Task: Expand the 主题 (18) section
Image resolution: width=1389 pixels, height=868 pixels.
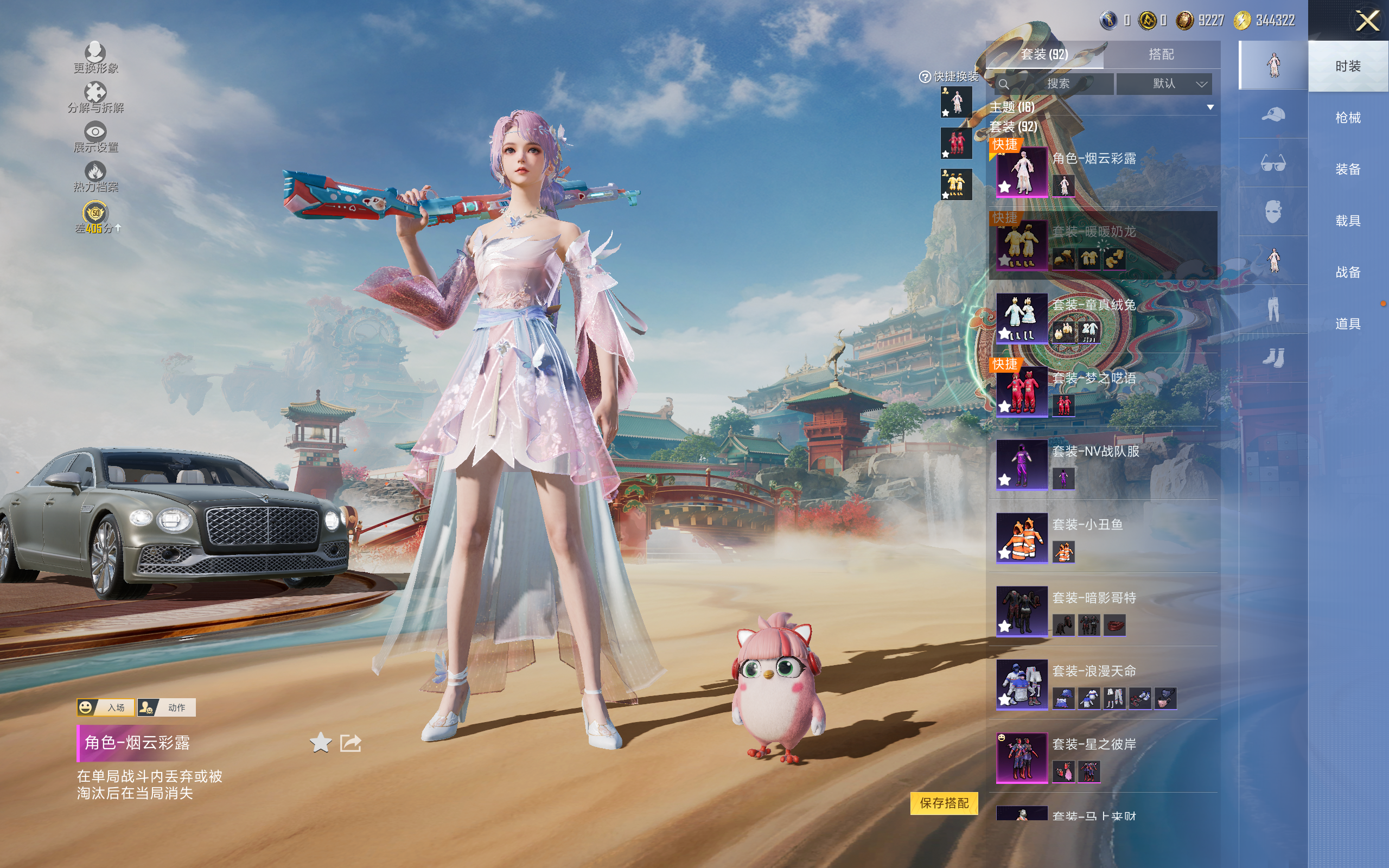Action: pyautogui.click(x=1209, y=107)
